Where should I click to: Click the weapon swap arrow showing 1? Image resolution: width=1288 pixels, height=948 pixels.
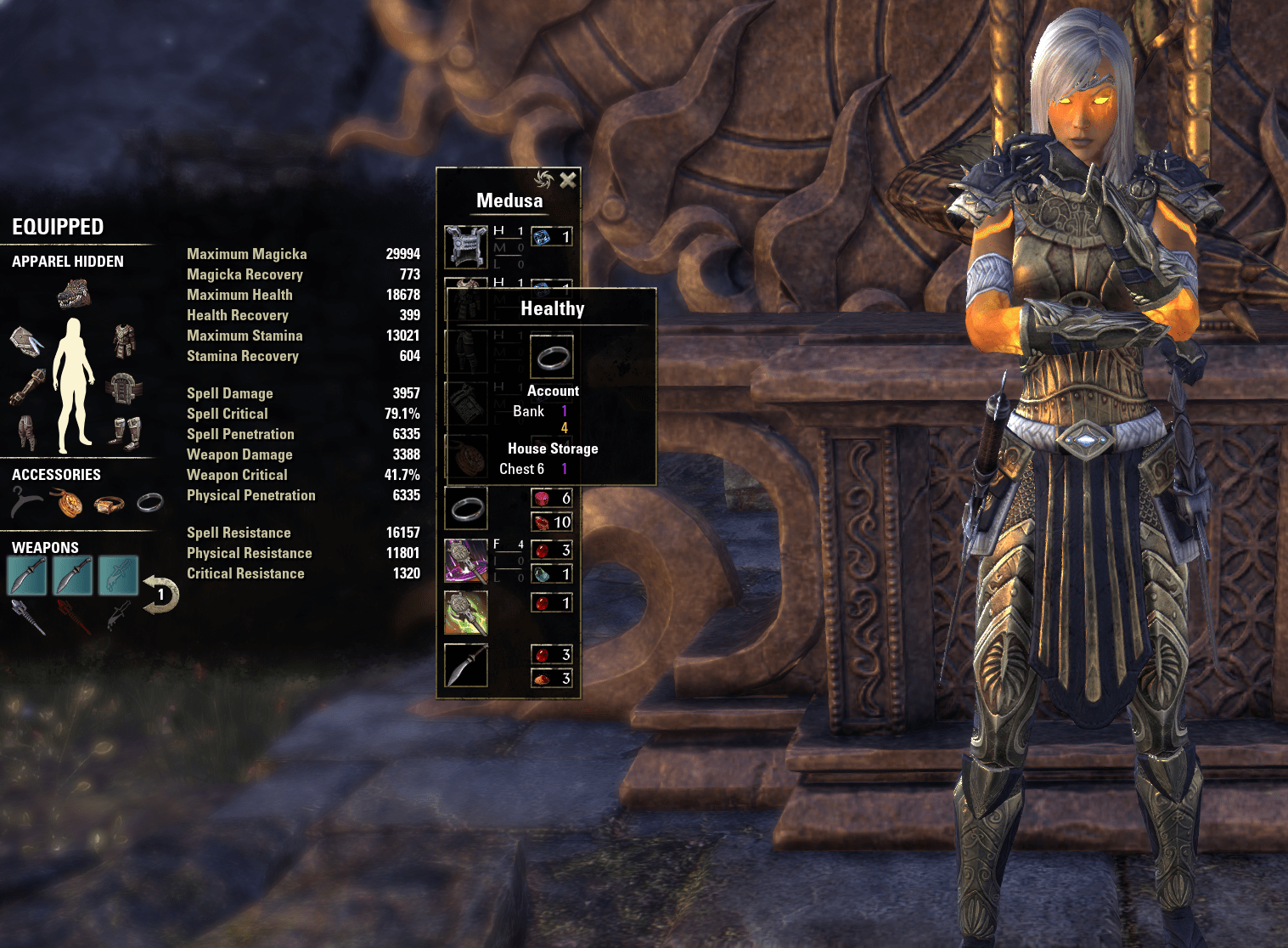pyautogui.click(x=160, y=593)
